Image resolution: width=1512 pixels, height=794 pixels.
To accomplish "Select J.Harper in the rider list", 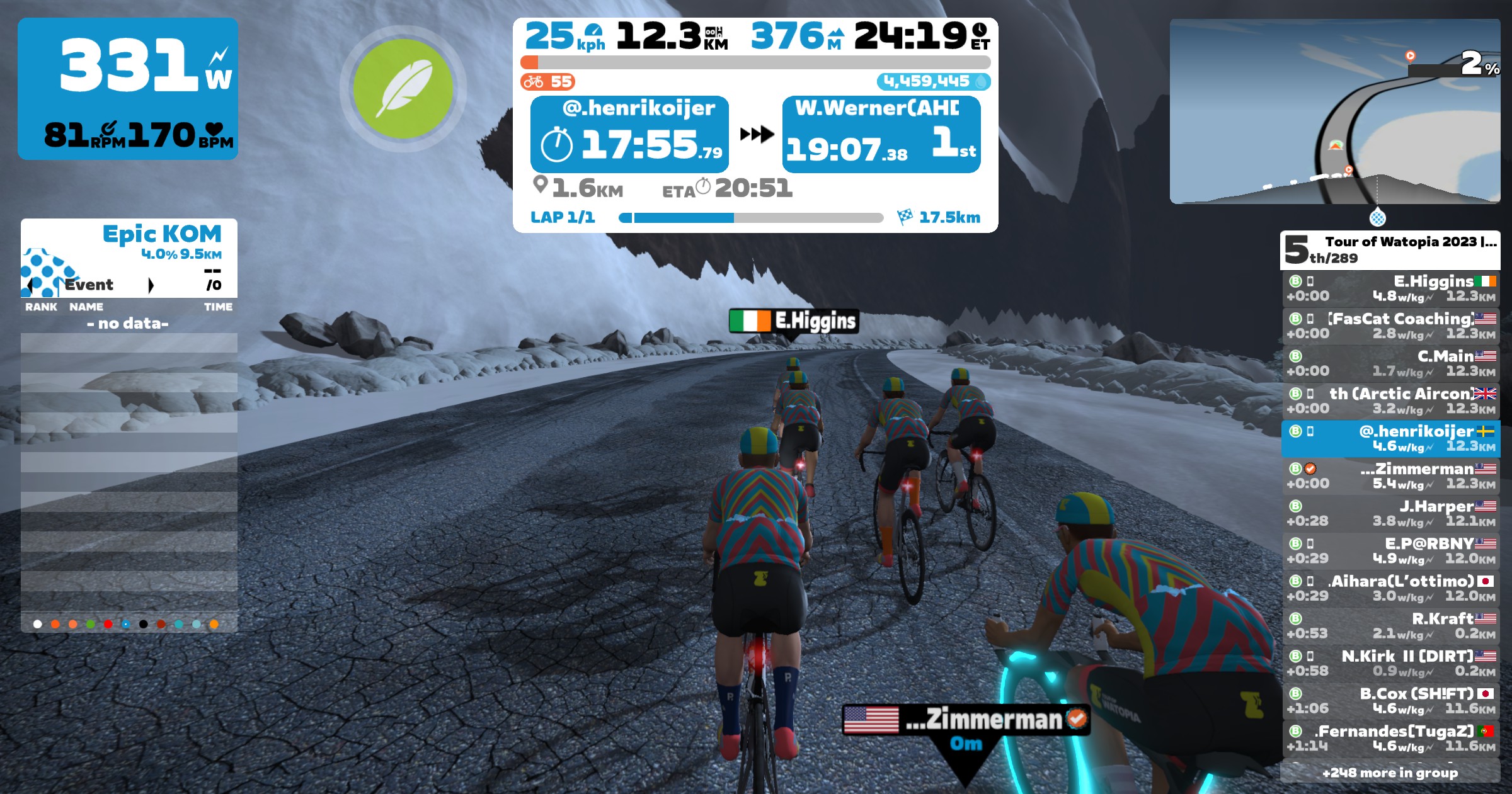I will (1390, 513).
